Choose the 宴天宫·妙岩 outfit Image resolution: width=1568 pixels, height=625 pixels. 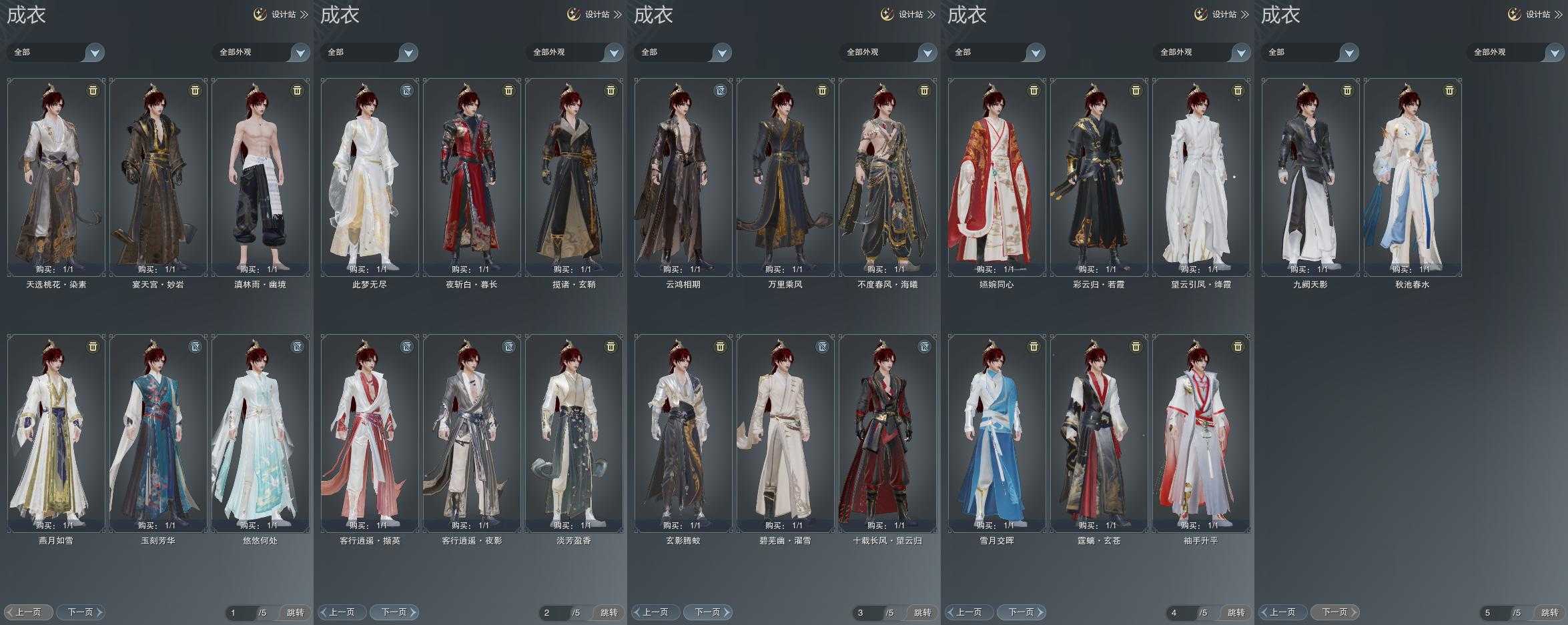point(158,177)
